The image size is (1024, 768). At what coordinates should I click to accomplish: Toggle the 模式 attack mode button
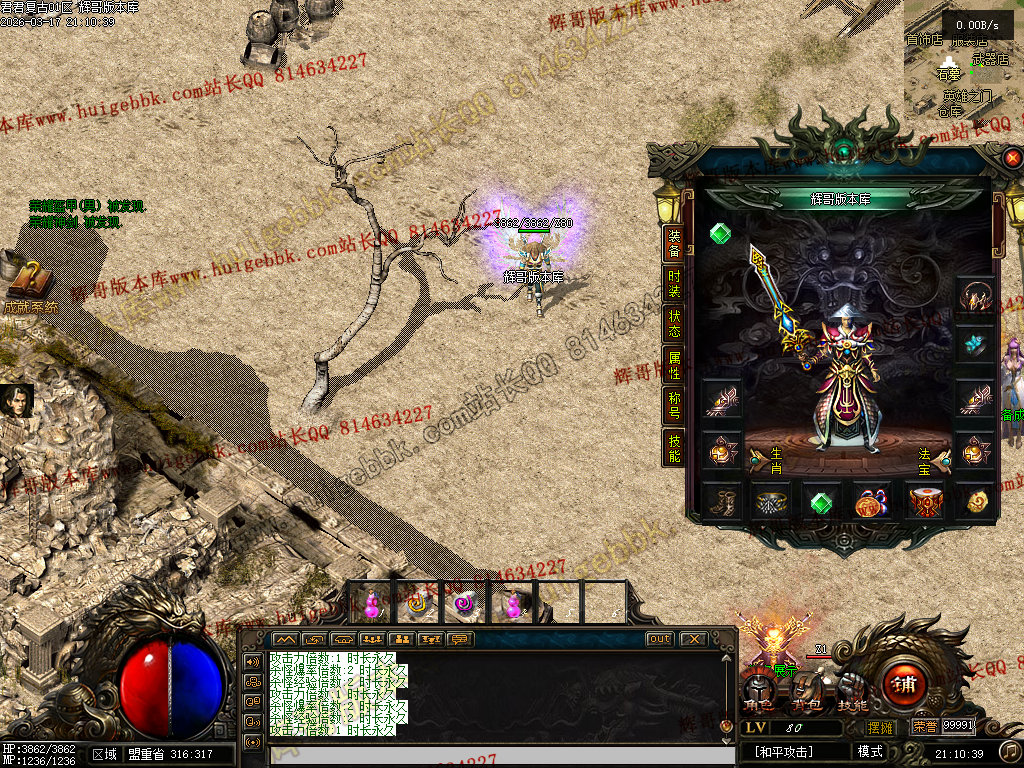coord(869,751)
